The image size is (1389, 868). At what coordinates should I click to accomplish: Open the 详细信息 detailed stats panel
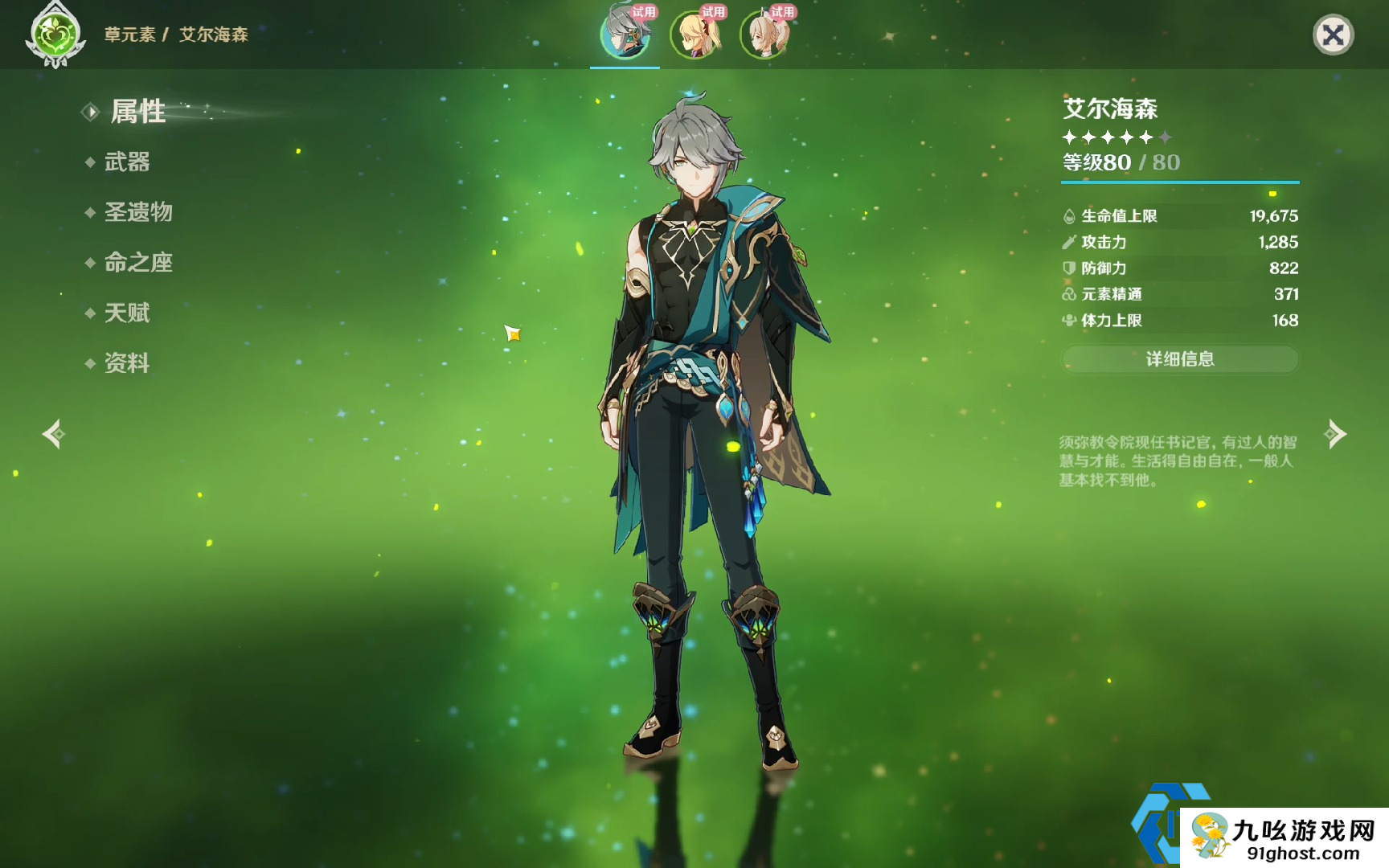pos(1179,359)
